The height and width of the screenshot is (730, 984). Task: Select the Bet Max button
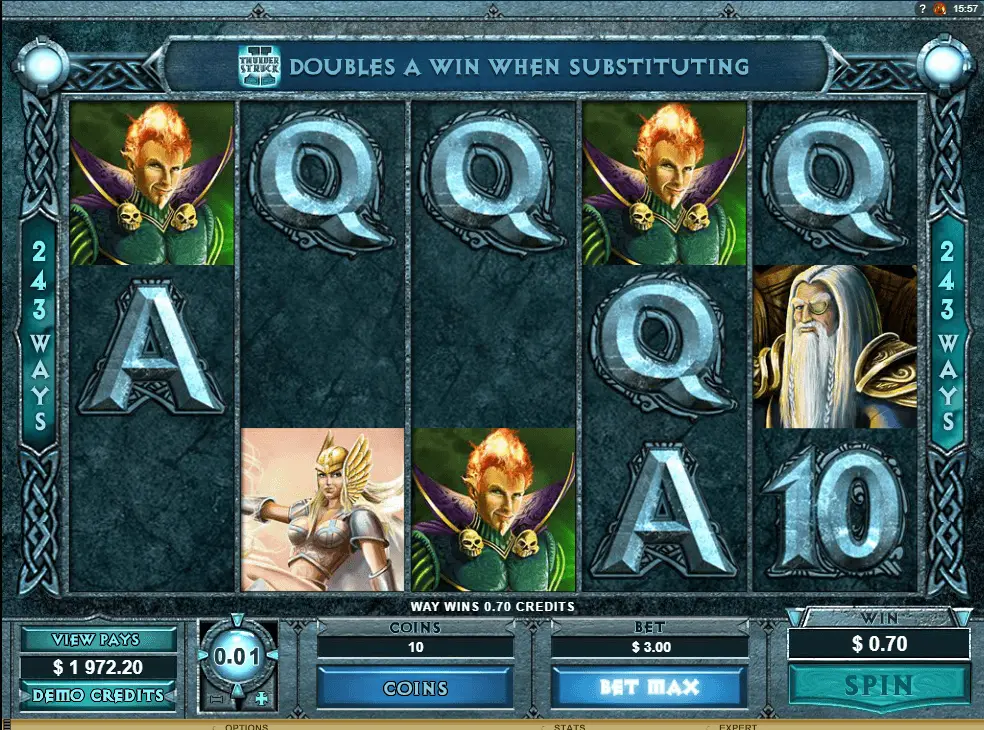tap(649, 687)
